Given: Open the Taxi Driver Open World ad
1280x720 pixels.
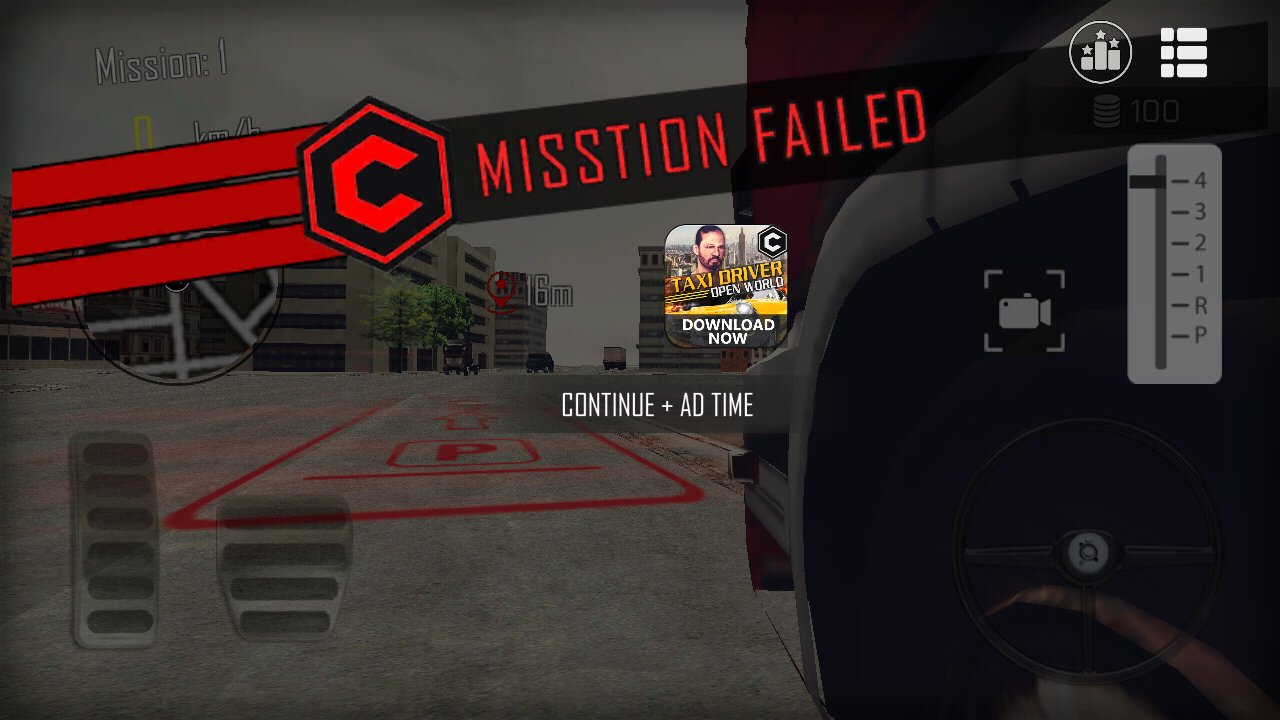Looking at the screenshot, I should click(726, 286).
